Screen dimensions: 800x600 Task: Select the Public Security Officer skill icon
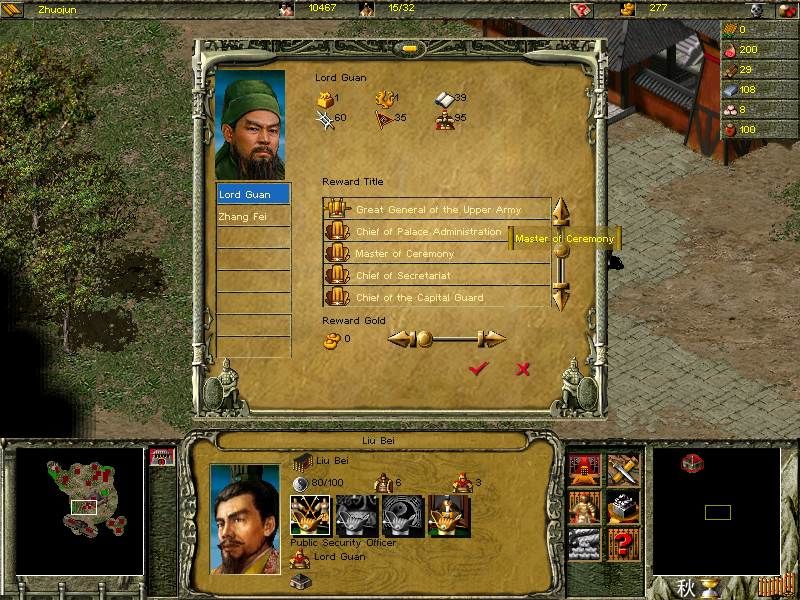[309, 515]
